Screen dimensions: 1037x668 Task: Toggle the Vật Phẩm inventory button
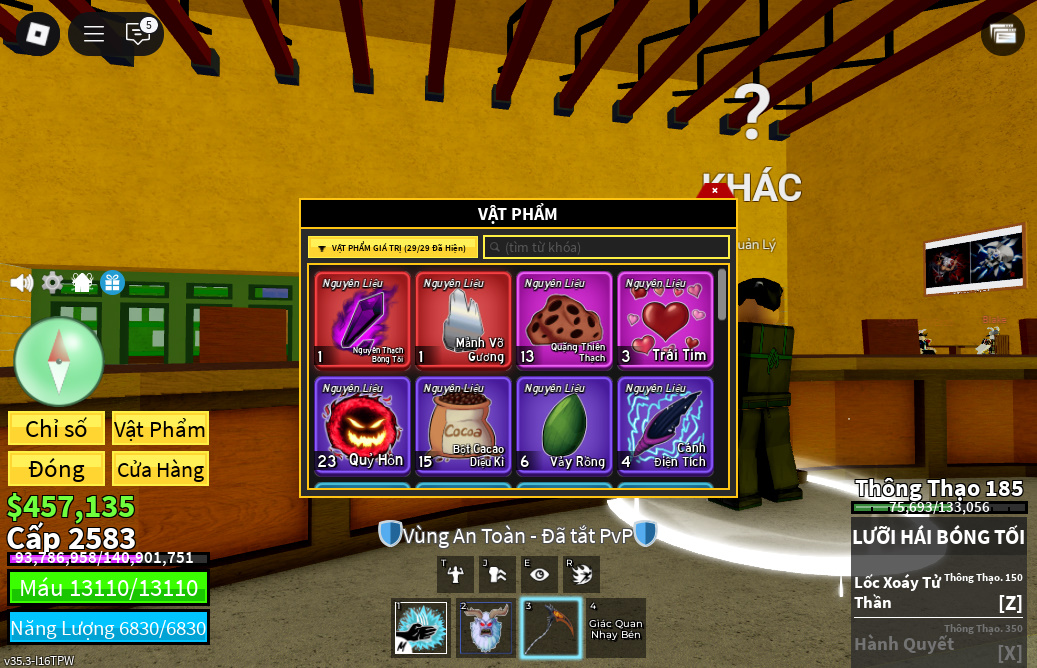point(160,429)
